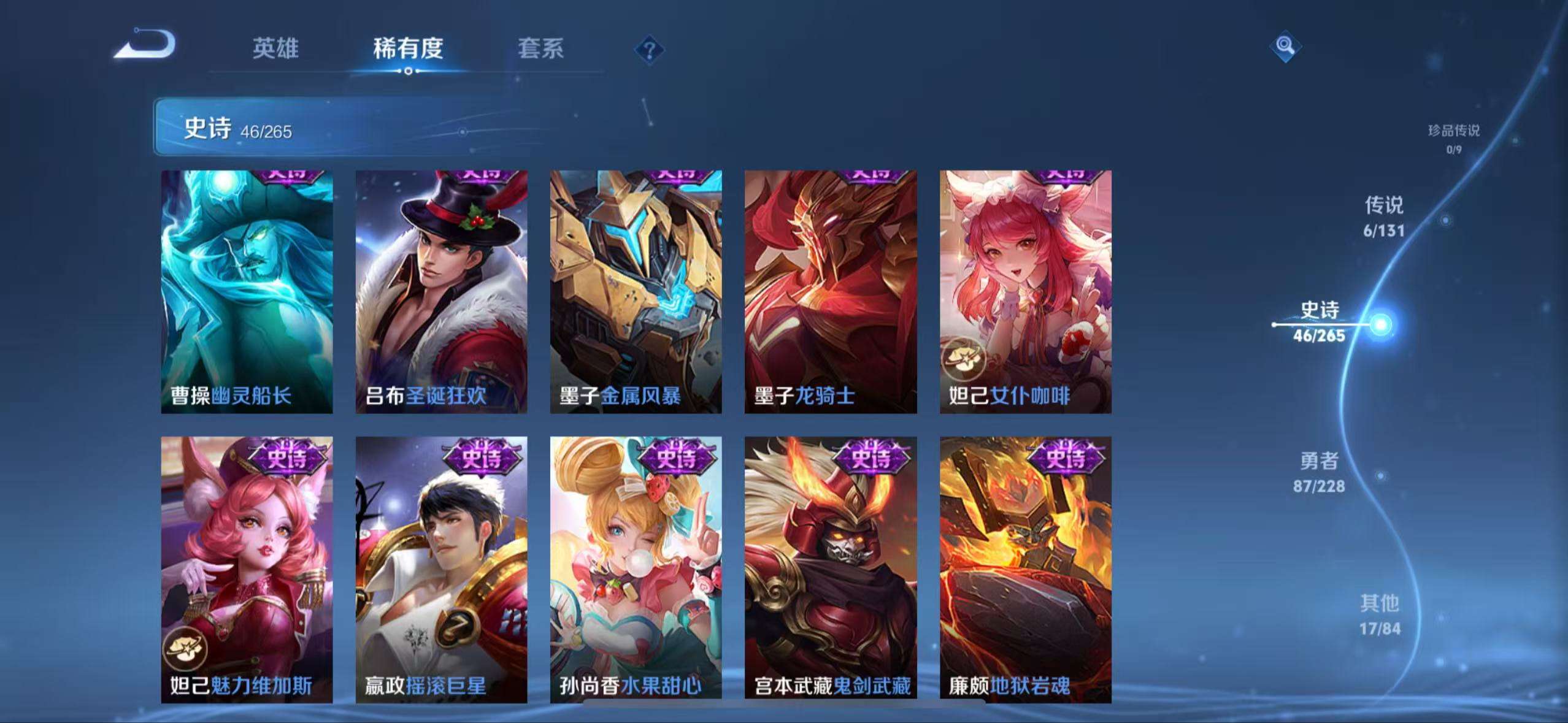The height and width of the screenshot is (723, 1568).
Task: View the 嬴政 摇滚巨星 skin card
Action: 441,569
